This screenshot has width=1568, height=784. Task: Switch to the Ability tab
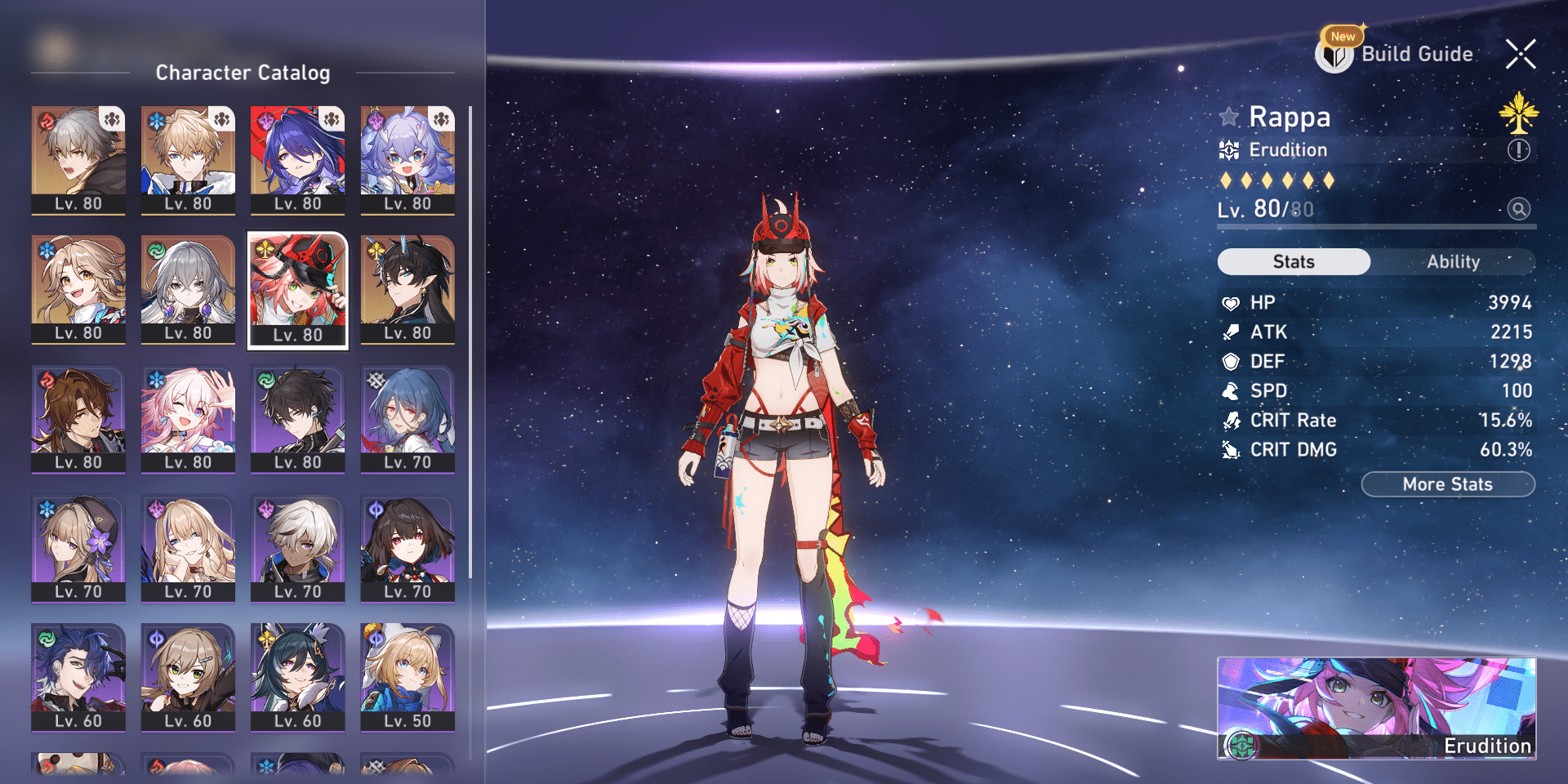(x=1454, y=261)
